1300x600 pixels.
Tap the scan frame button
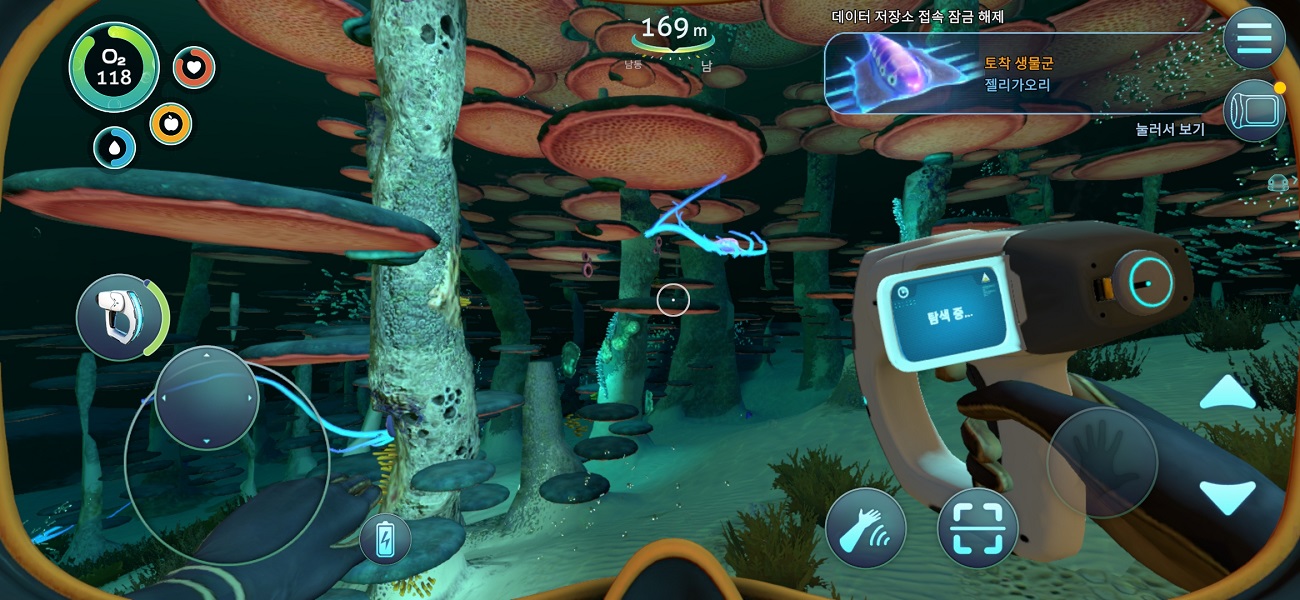click(977, 529)
